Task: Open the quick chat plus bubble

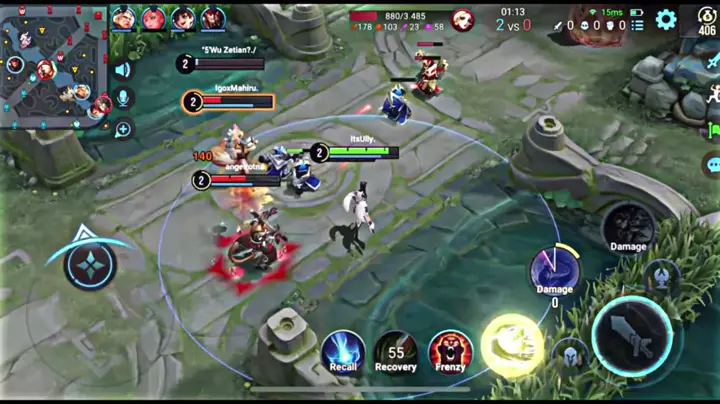Action: (x=123, y=128)
